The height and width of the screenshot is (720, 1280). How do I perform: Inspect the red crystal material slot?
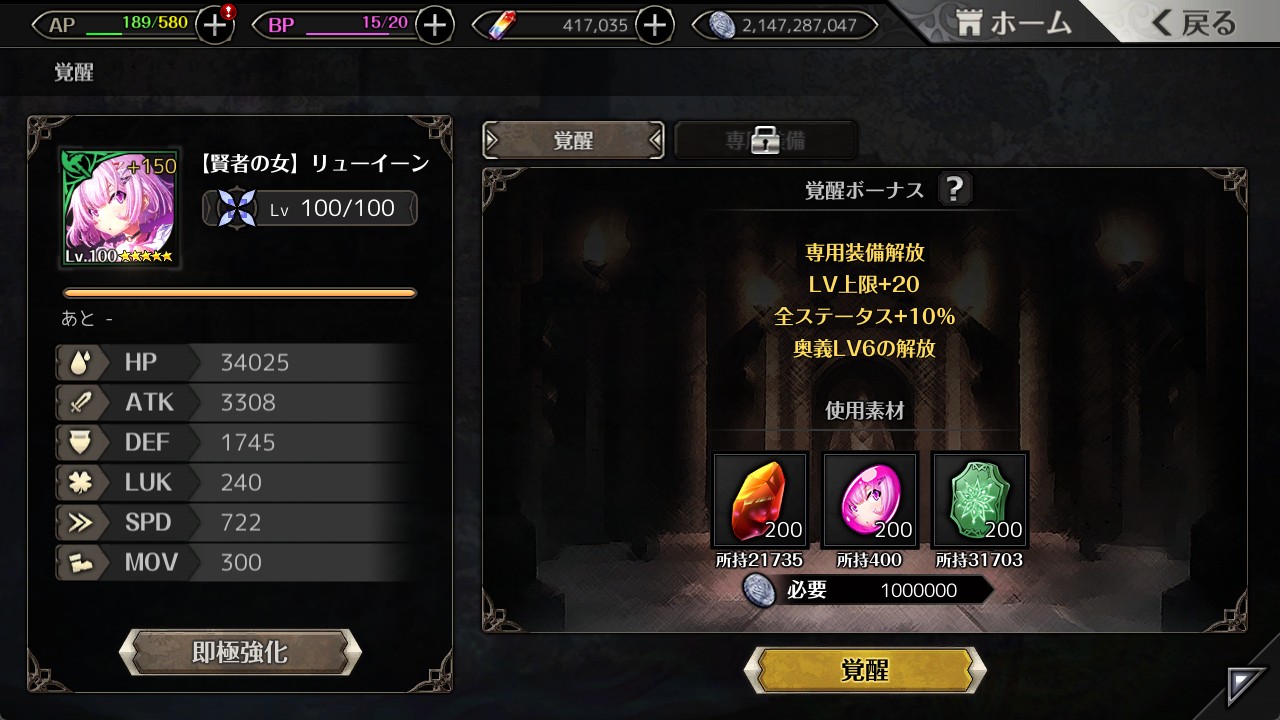(760, 500)
